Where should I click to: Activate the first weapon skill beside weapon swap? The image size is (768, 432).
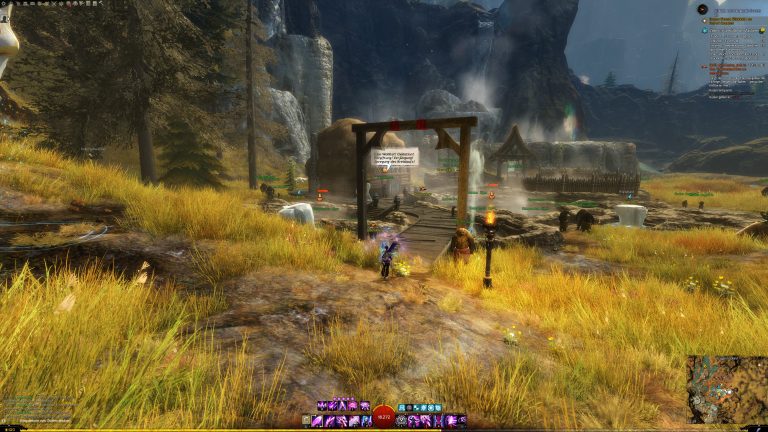[x=319, y=421]
